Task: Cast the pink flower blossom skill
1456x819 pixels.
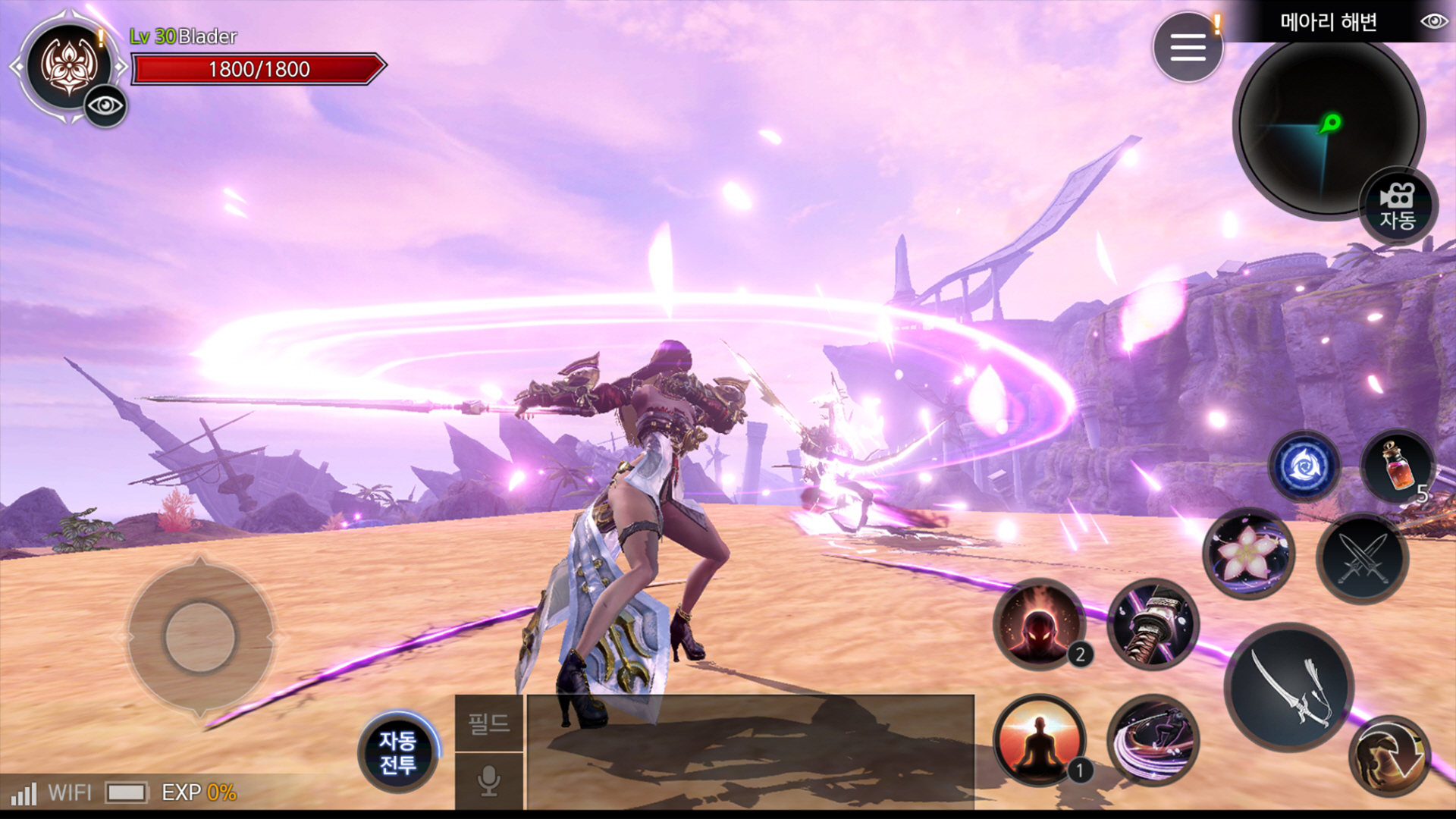Action: point(1248,554)
